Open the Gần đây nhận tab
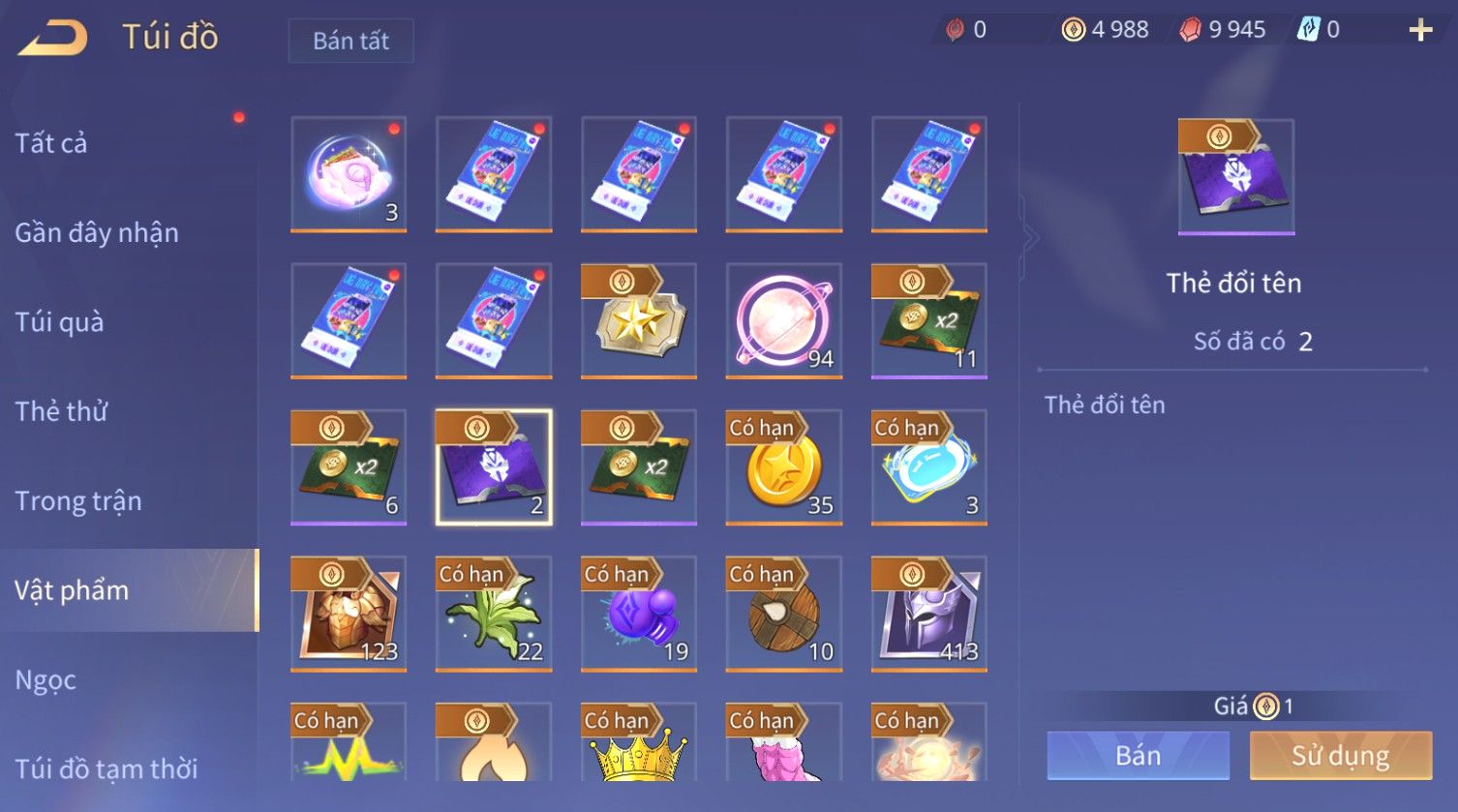The width and height of the screenshot is (1458, 812). pyautogui.click(x=97, y=232)
